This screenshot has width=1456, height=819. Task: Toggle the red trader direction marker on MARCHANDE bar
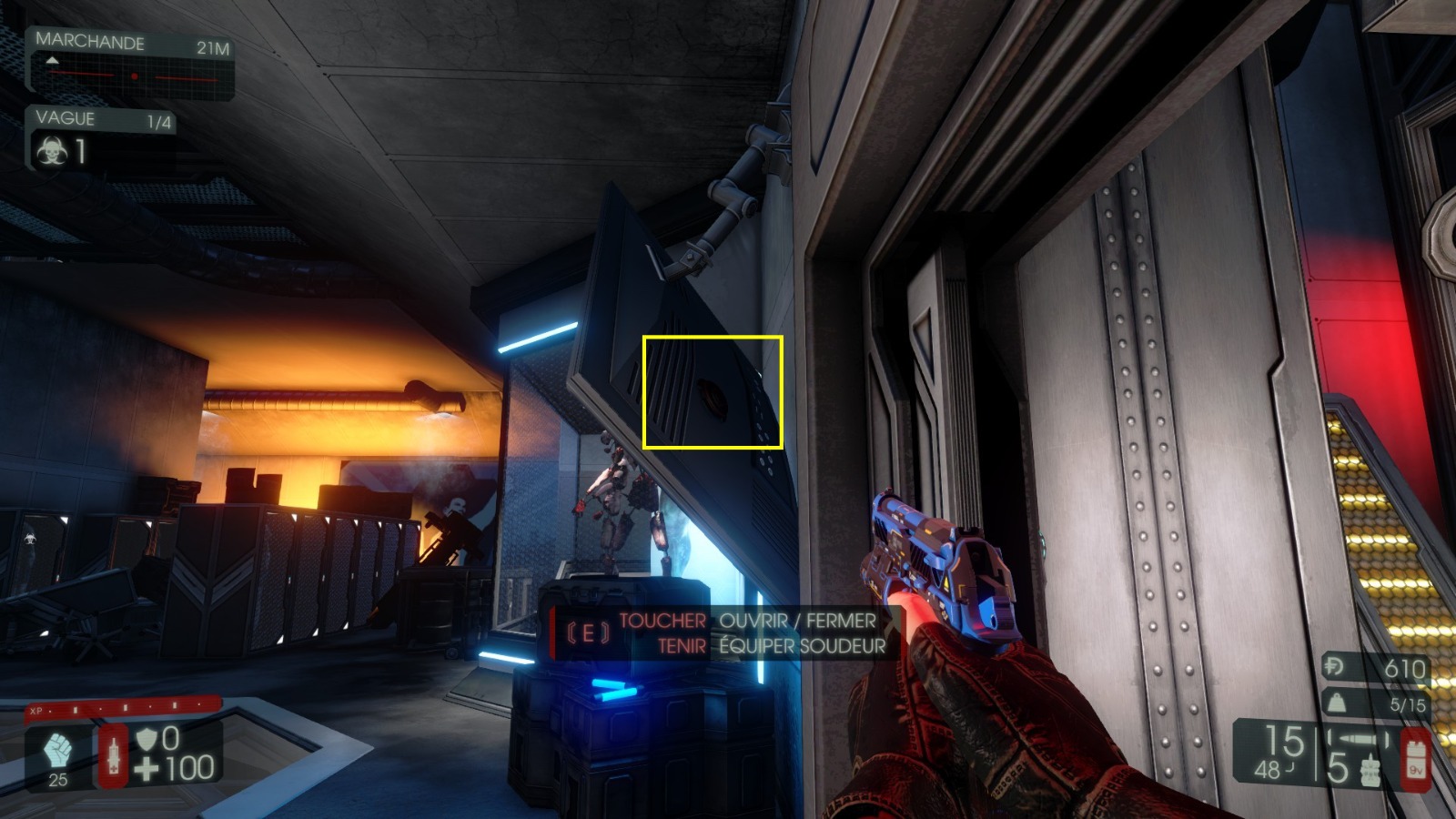pyautogui.click(x=136, y=76)
